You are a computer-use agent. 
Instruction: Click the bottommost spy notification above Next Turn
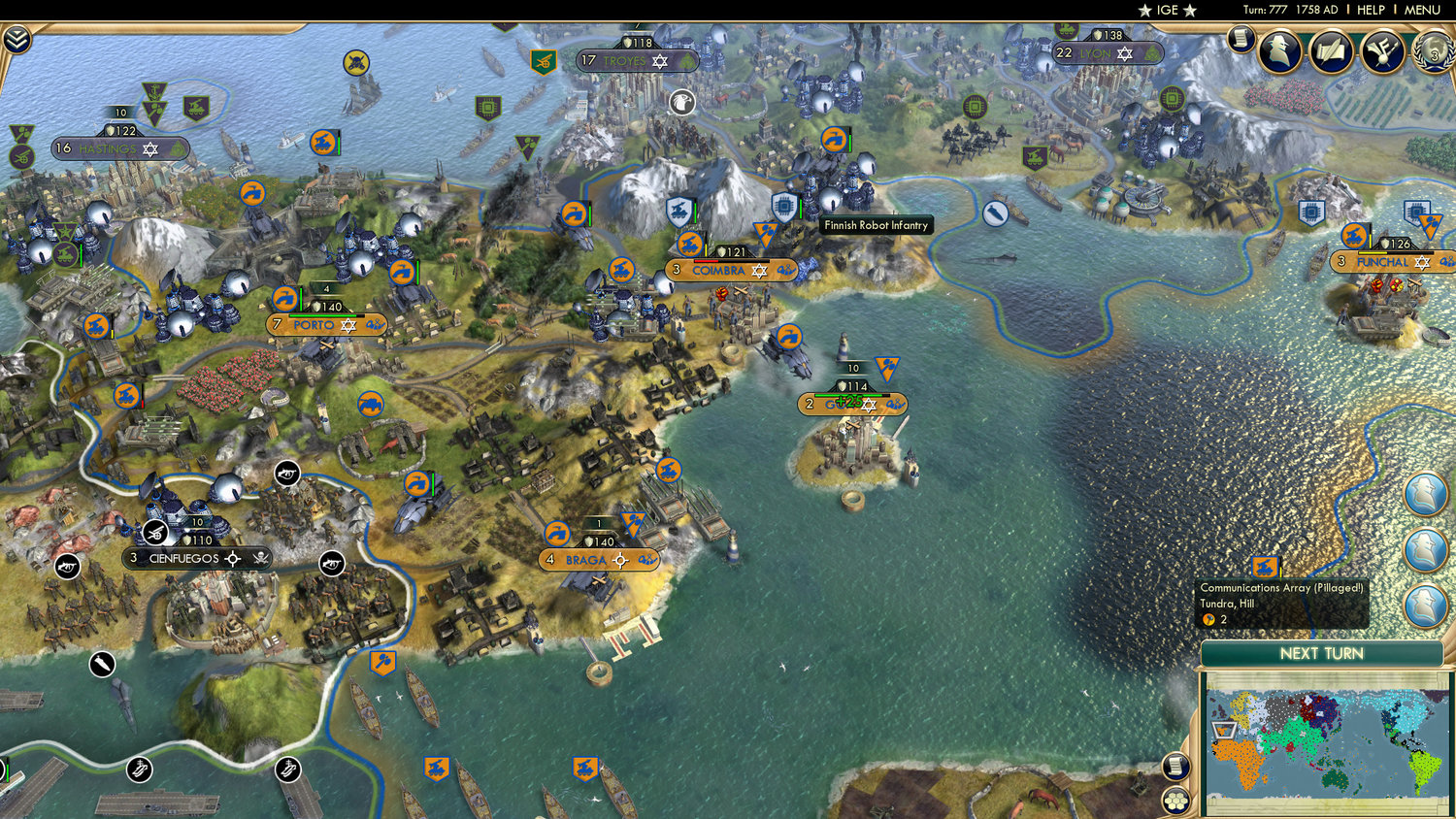(1427, 601)
